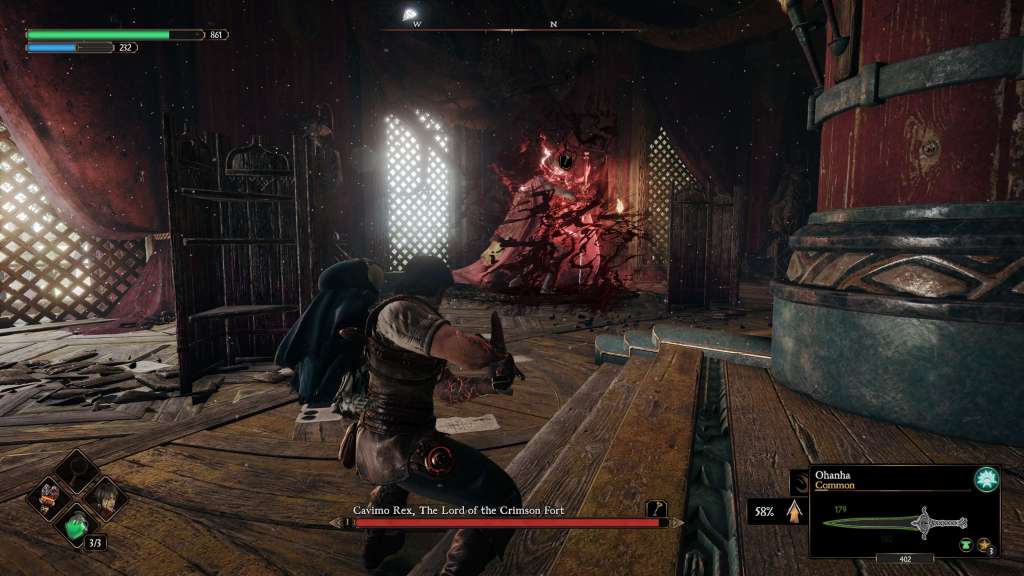The image size is (1024, 576).
Task: Select the dark top quick slot
Action: click(77, 470)
